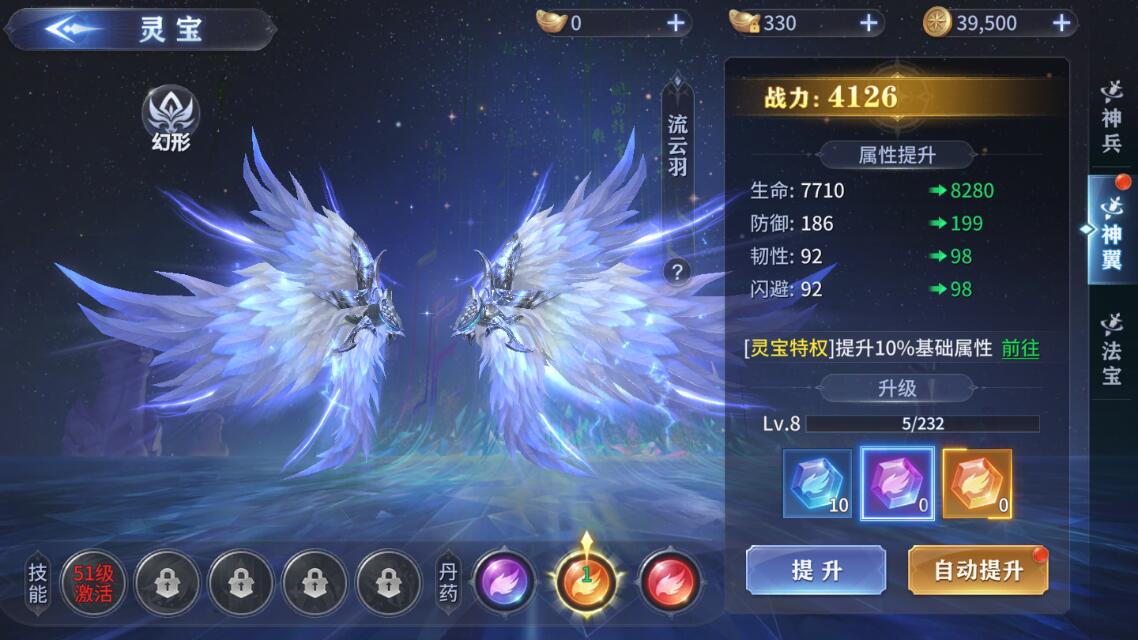
Task: Select the orange pill with count 1
Action: (x=587, y=581)
